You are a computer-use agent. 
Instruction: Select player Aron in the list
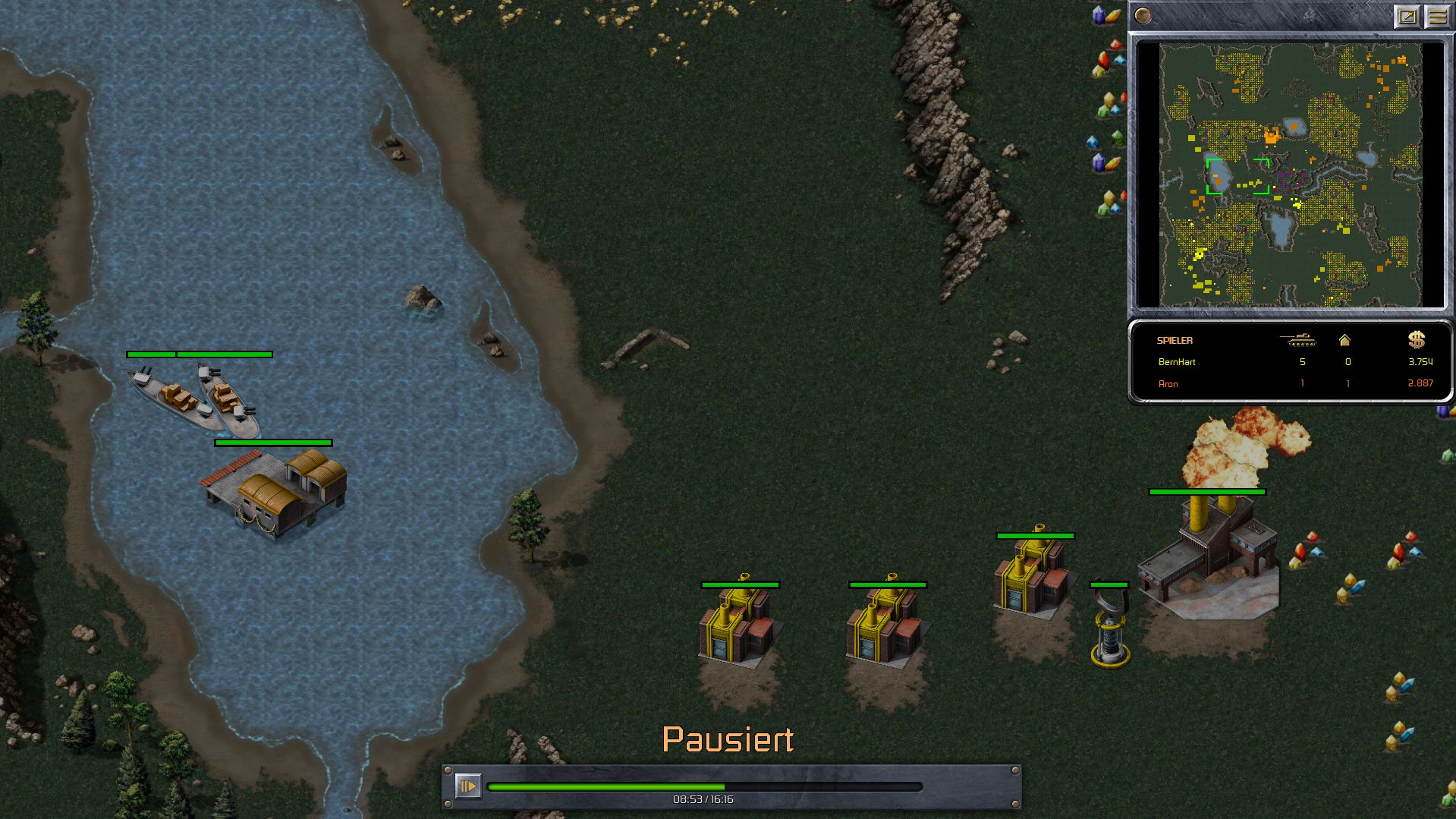[x=1168, y=384]
